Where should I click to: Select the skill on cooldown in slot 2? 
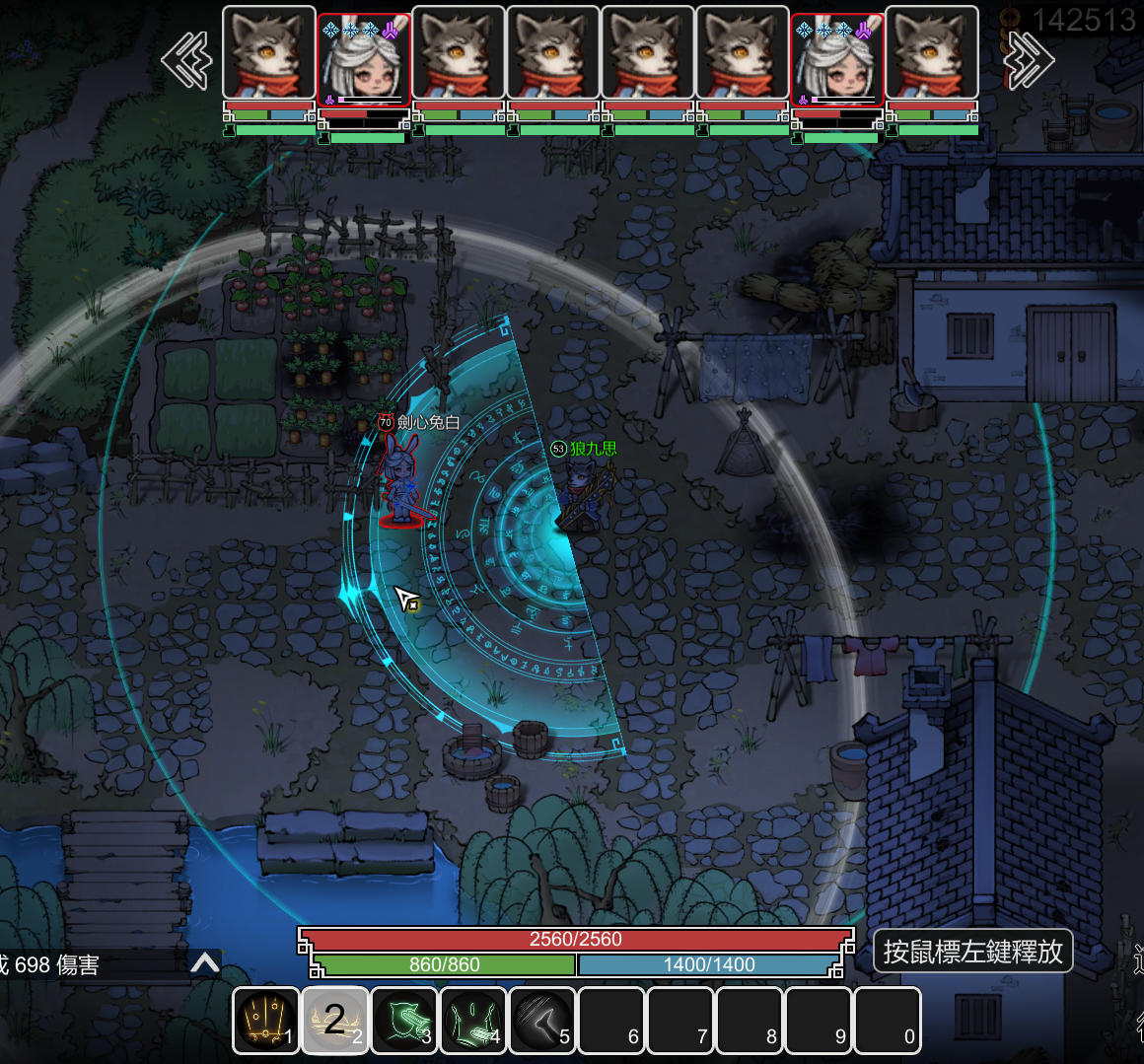point(335,1021)
